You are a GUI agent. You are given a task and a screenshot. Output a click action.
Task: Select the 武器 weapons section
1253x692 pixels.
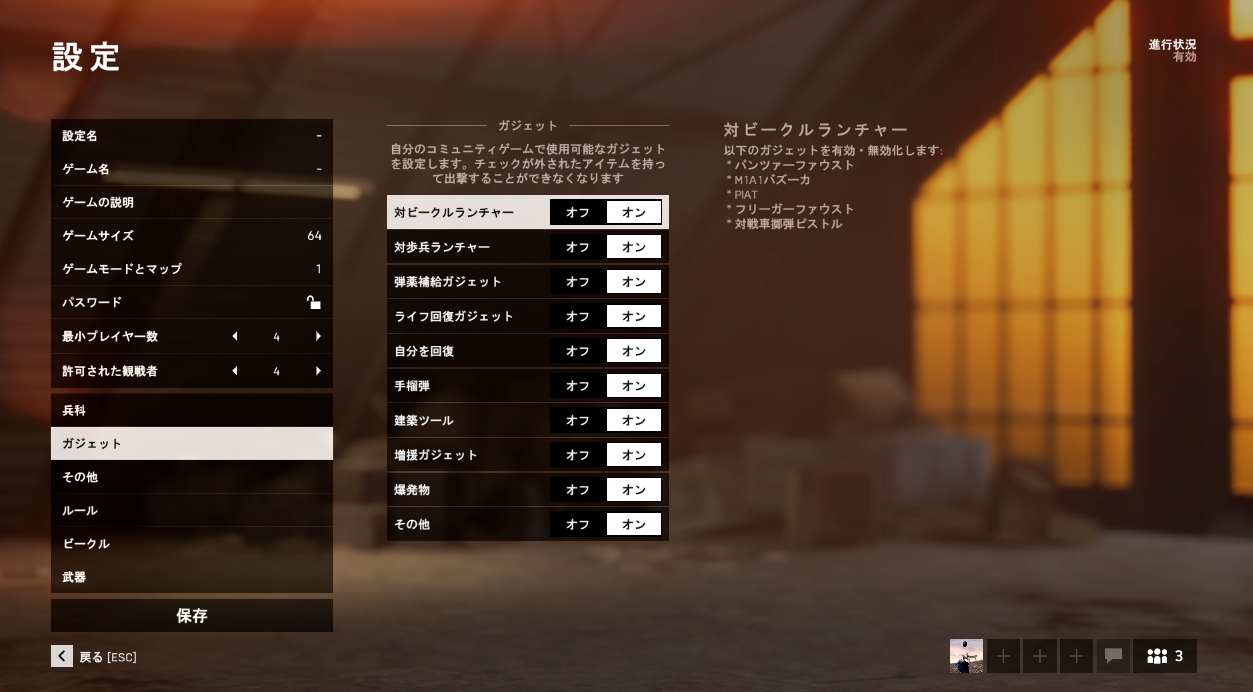click(191, 577)
